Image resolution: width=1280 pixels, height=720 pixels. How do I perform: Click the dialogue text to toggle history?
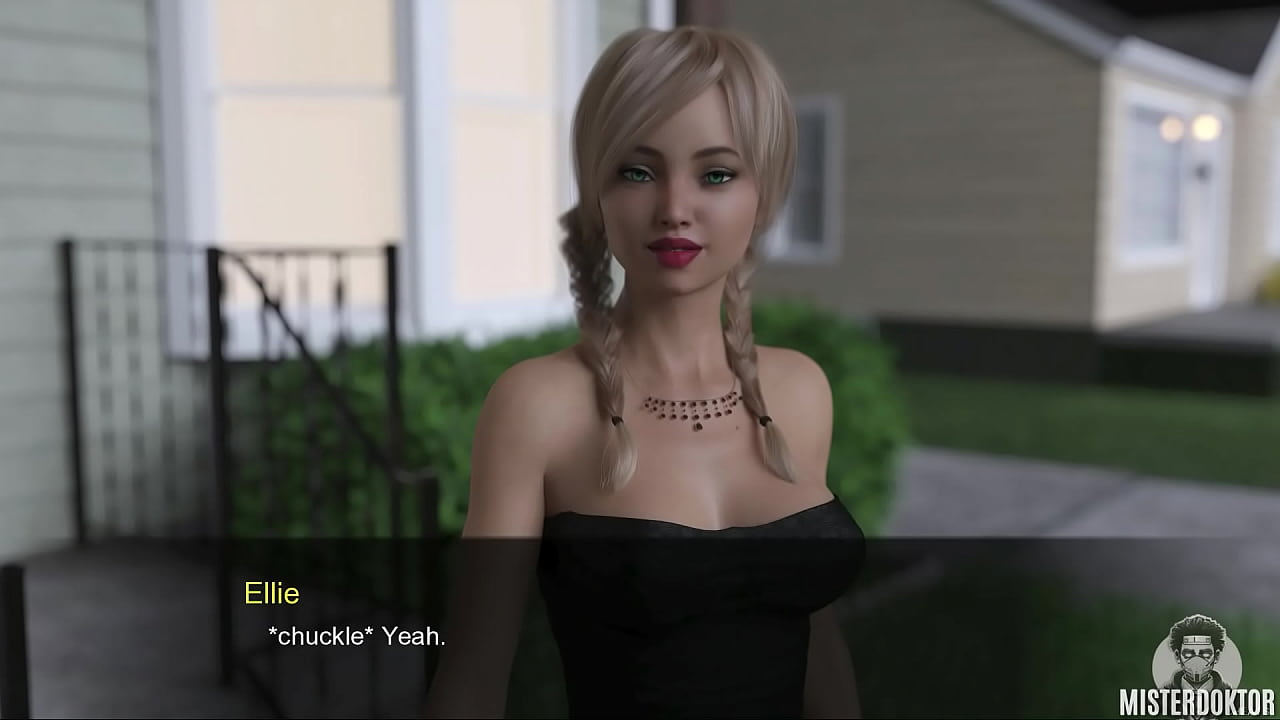click(x=357, y=636)
